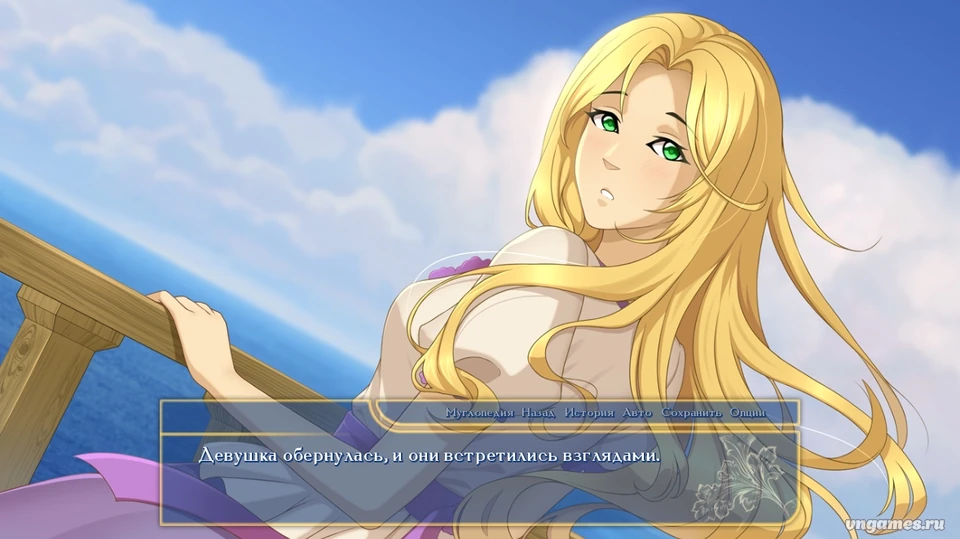
Task: Open the Муглопедия encyclopedia
Action: [x=479, y=413]
